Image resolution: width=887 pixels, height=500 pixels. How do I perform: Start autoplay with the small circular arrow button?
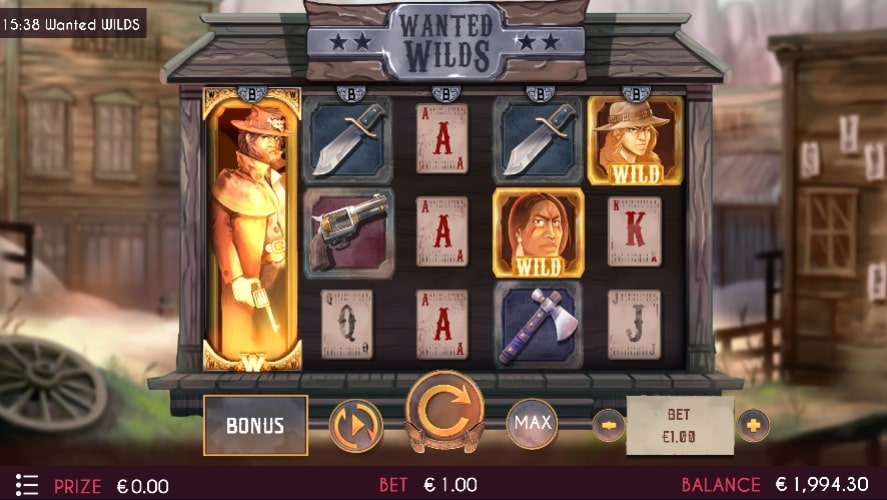[x=356, y=425]
